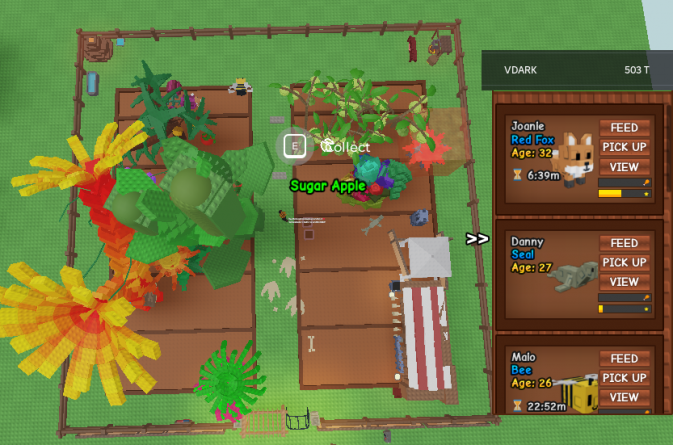View Joanle the Red Fox details
This screenshot has height=445, width=673.
tap(624, 166)
